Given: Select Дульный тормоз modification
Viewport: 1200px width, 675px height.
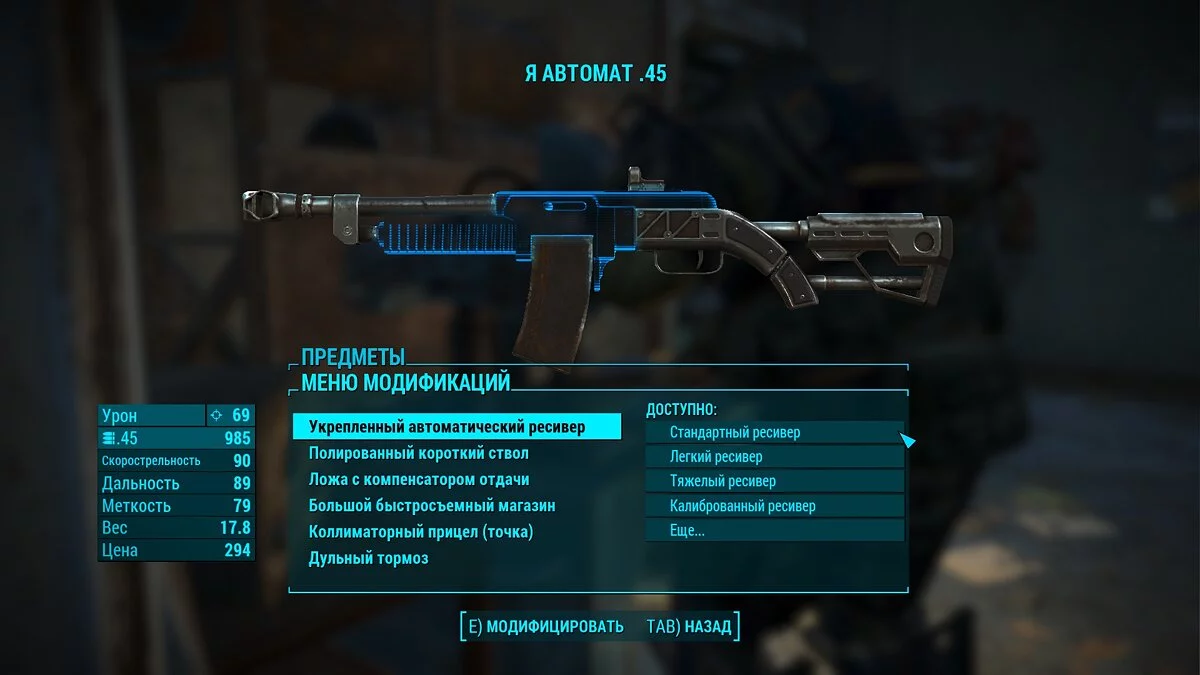Looking at the screenshot, I should pos(369,557).
